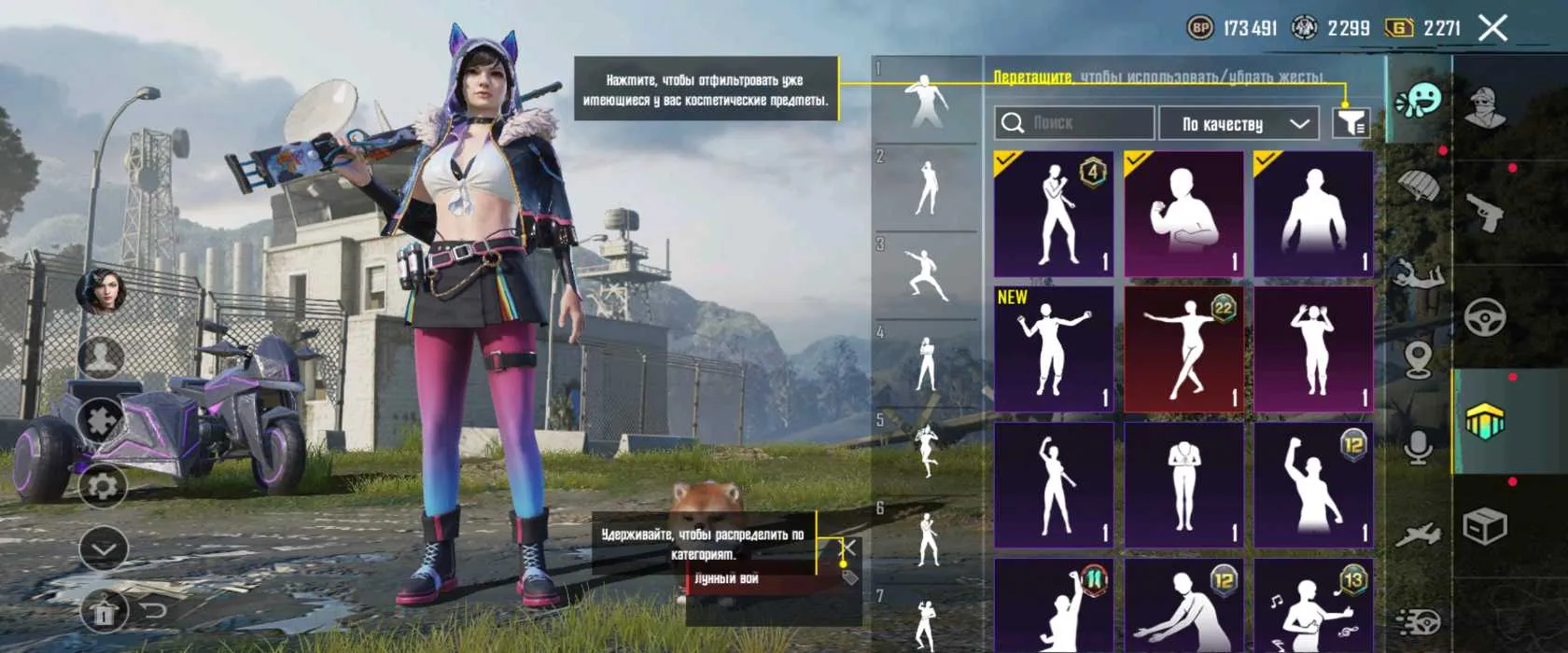Image resolution: width=1568 pixels, height=653 pixels.
Task: Click the puzzle piece icon
Action: coord(102,421)
